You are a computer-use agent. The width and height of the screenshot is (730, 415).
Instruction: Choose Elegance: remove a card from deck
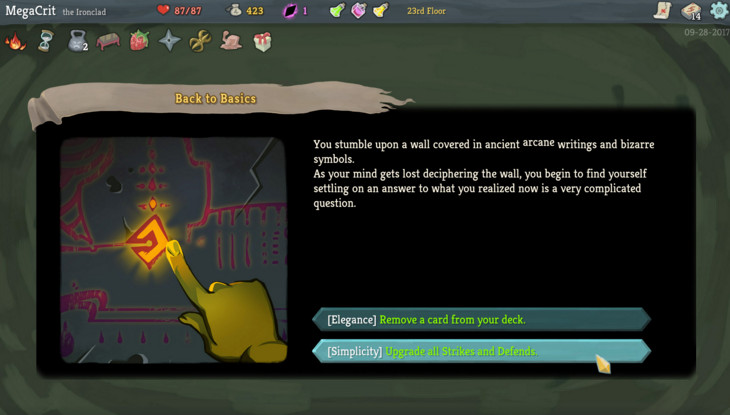coord(480,320)
